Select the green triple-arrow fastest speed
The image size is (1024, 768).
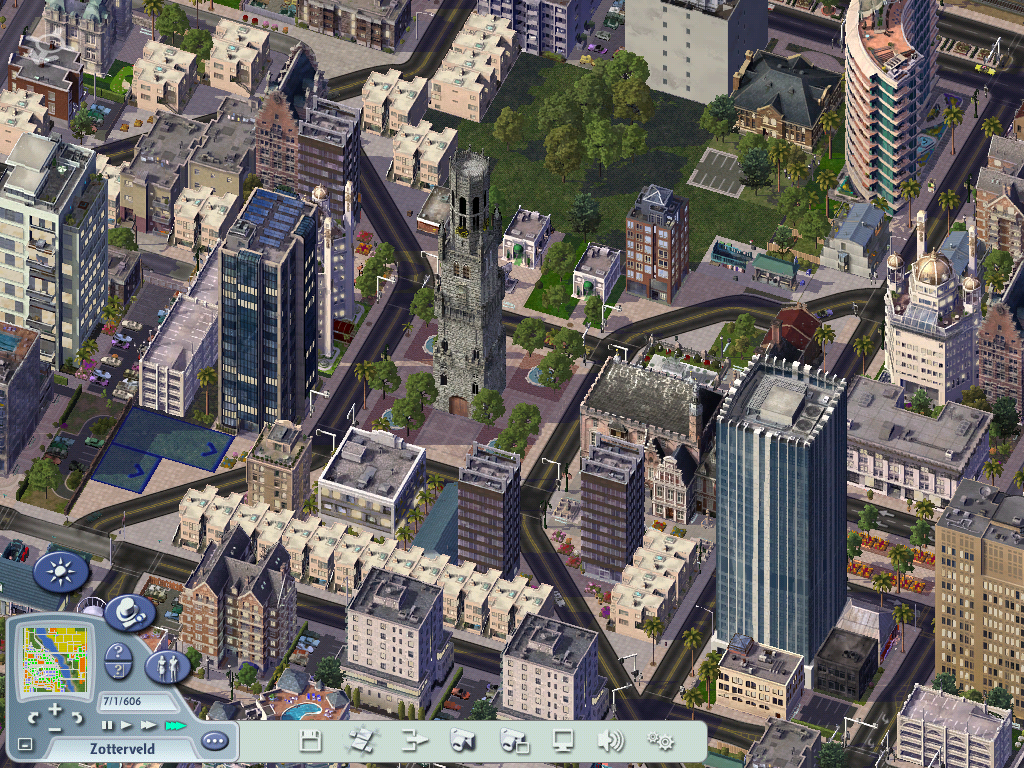click(x=175, y=724)
